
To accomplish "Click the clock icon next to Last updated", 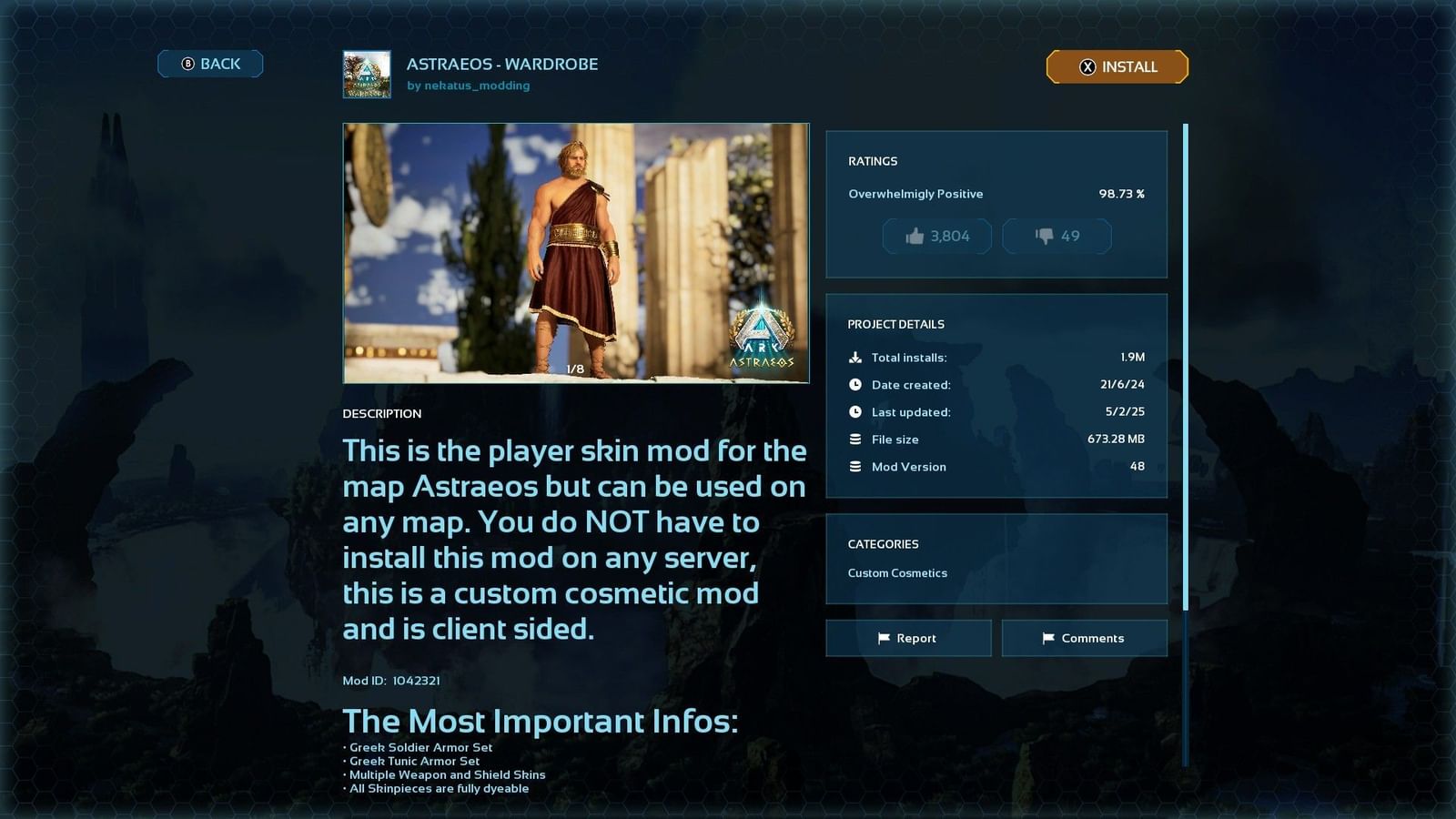I will [855, 411].
